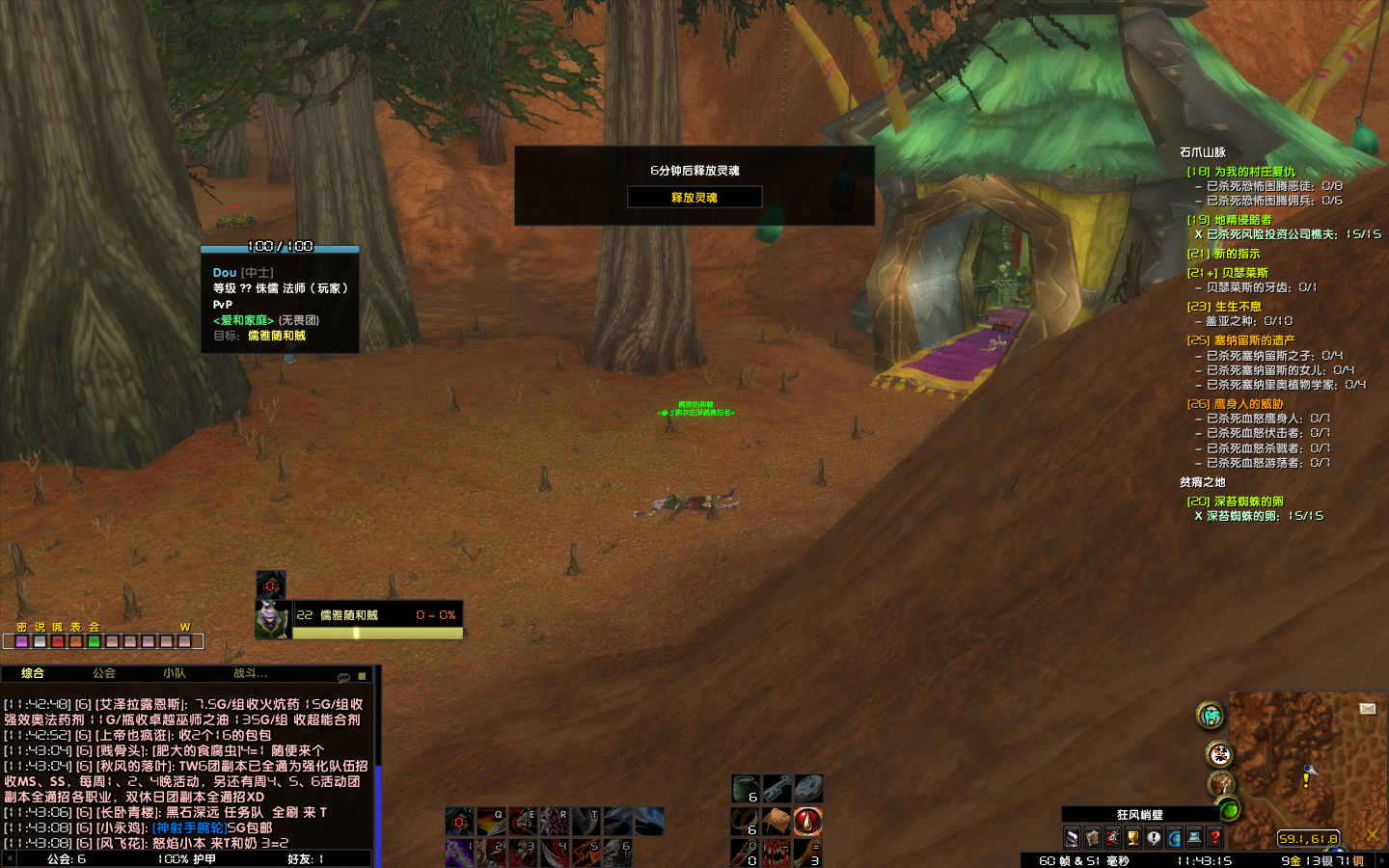Click the 深苔蜘蛛的卵 quest title

[x=1248, y=502]
